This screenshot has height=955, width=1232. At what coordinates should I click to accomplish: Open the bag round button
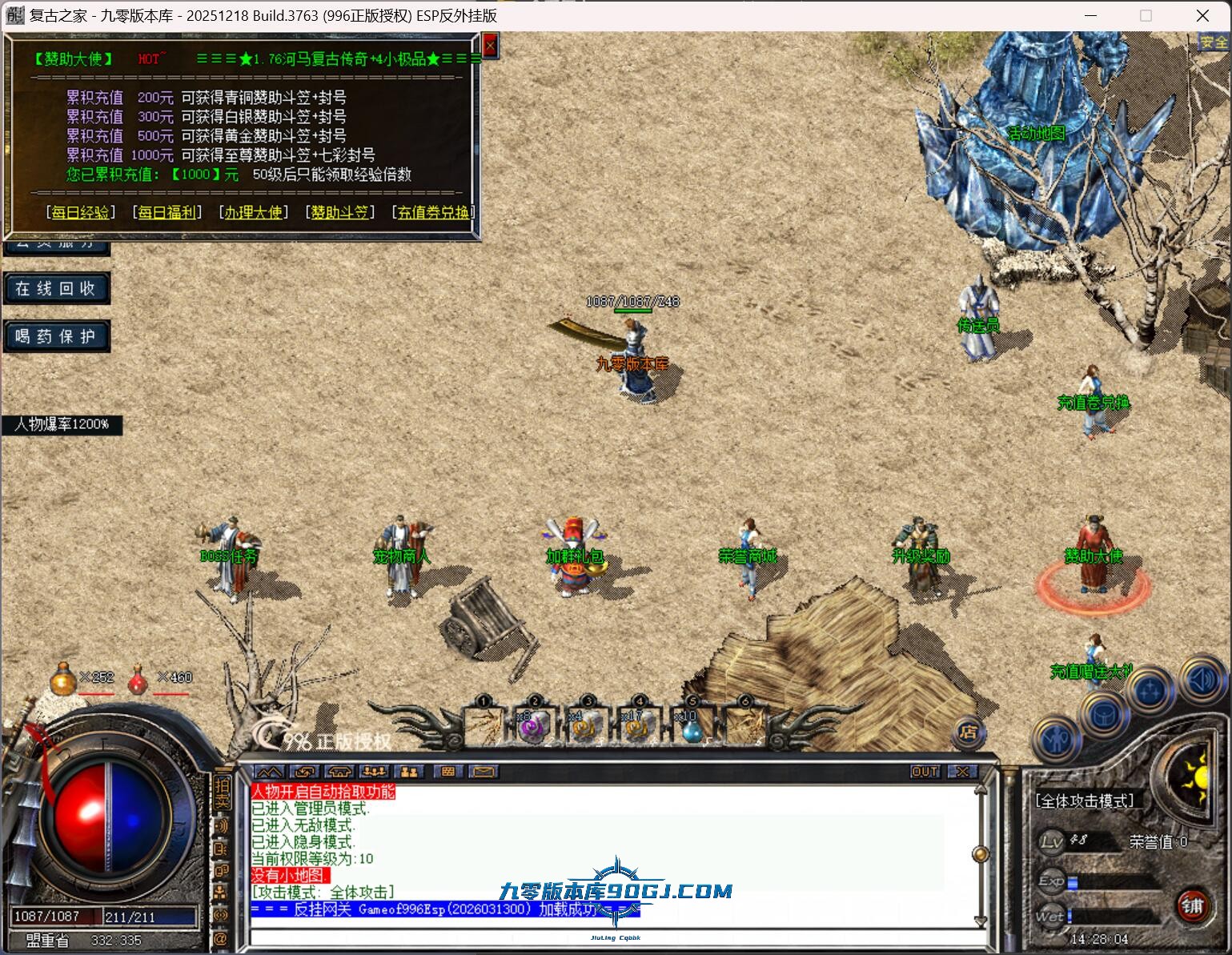1104,714
